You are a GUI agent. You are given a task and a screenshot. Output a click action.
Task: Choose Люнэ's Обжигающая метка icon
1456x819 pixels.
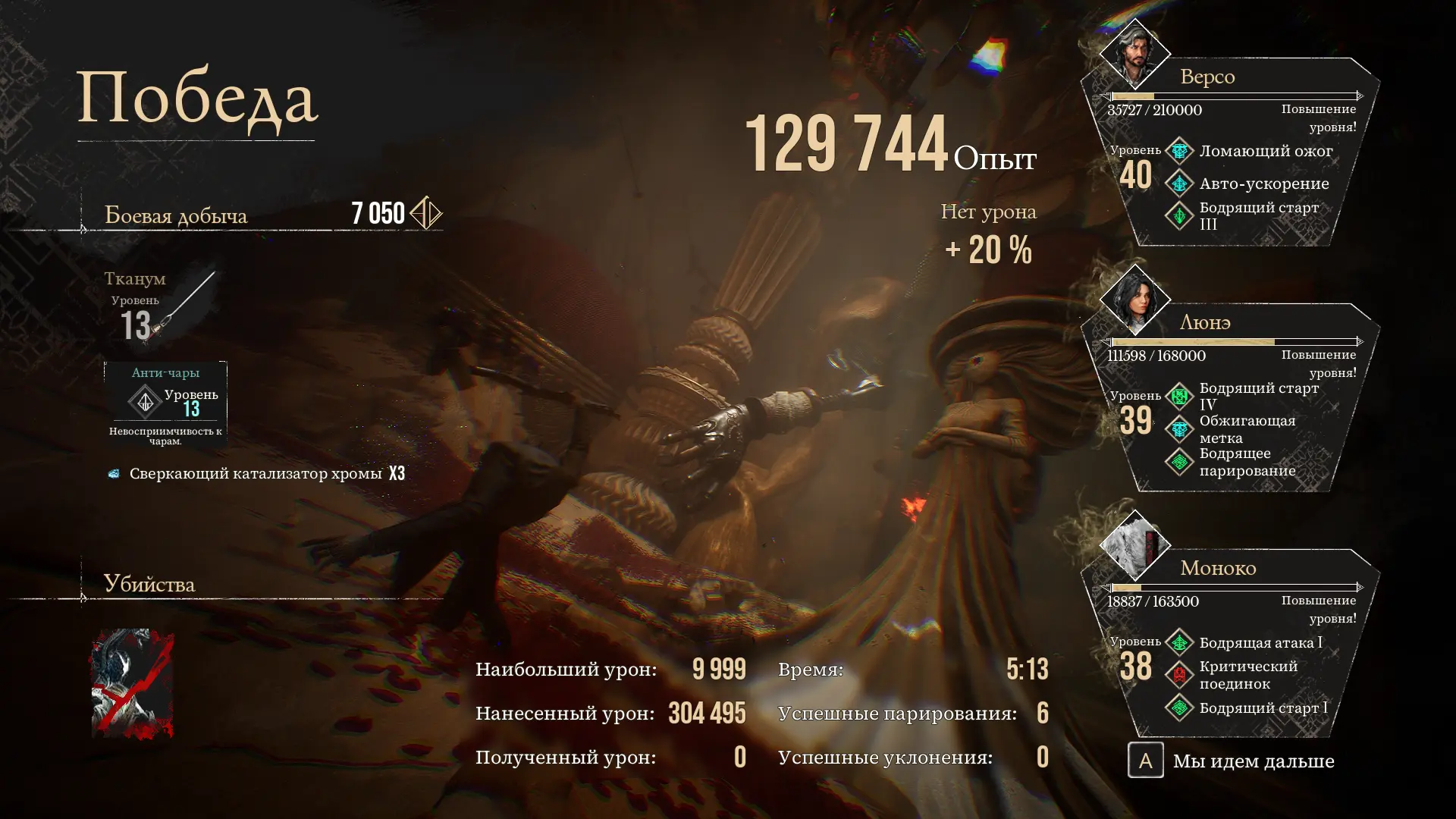point(1179,429)
